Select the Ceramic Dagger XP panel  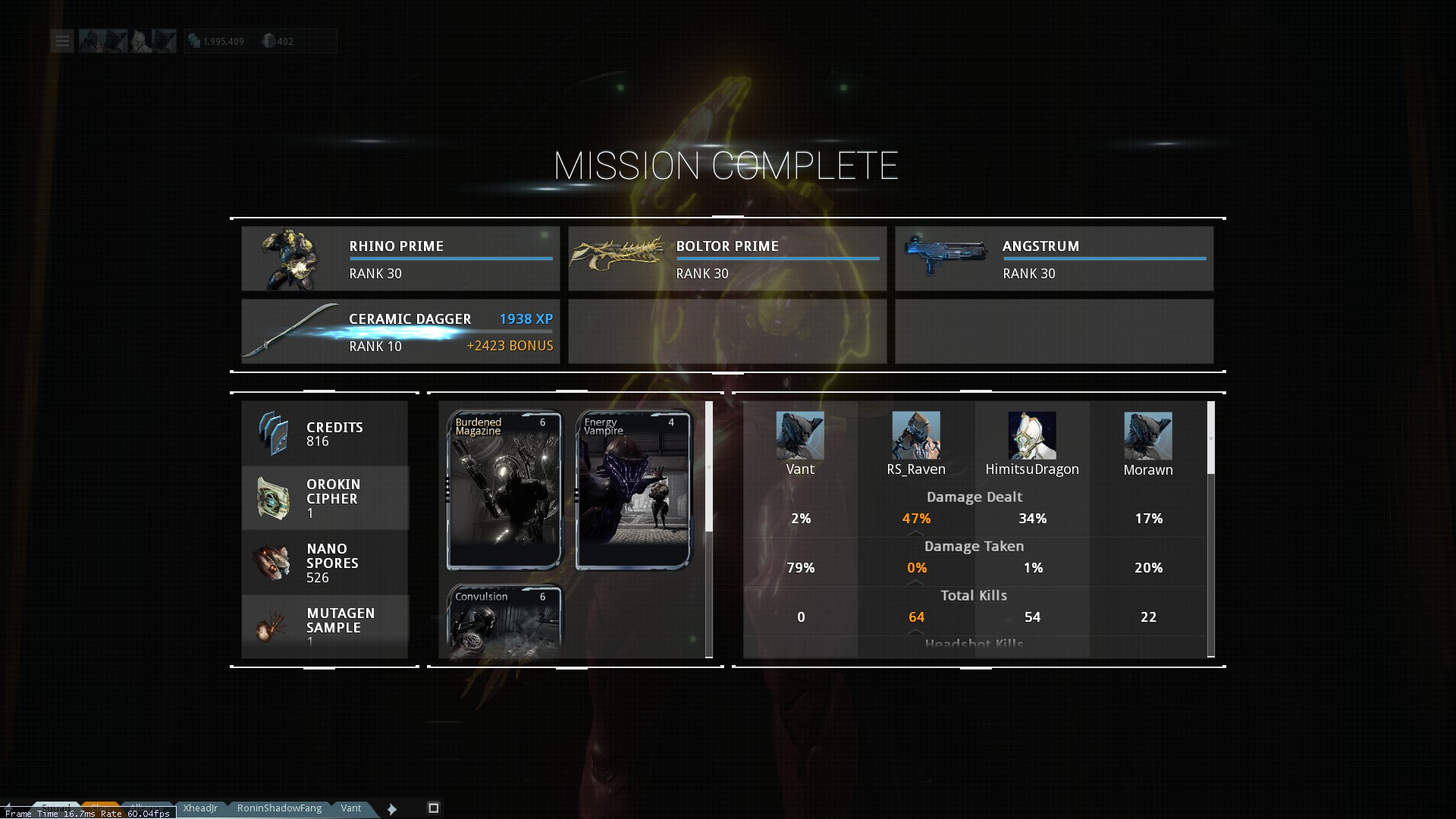pyautogui.click(x=400, y=331)
